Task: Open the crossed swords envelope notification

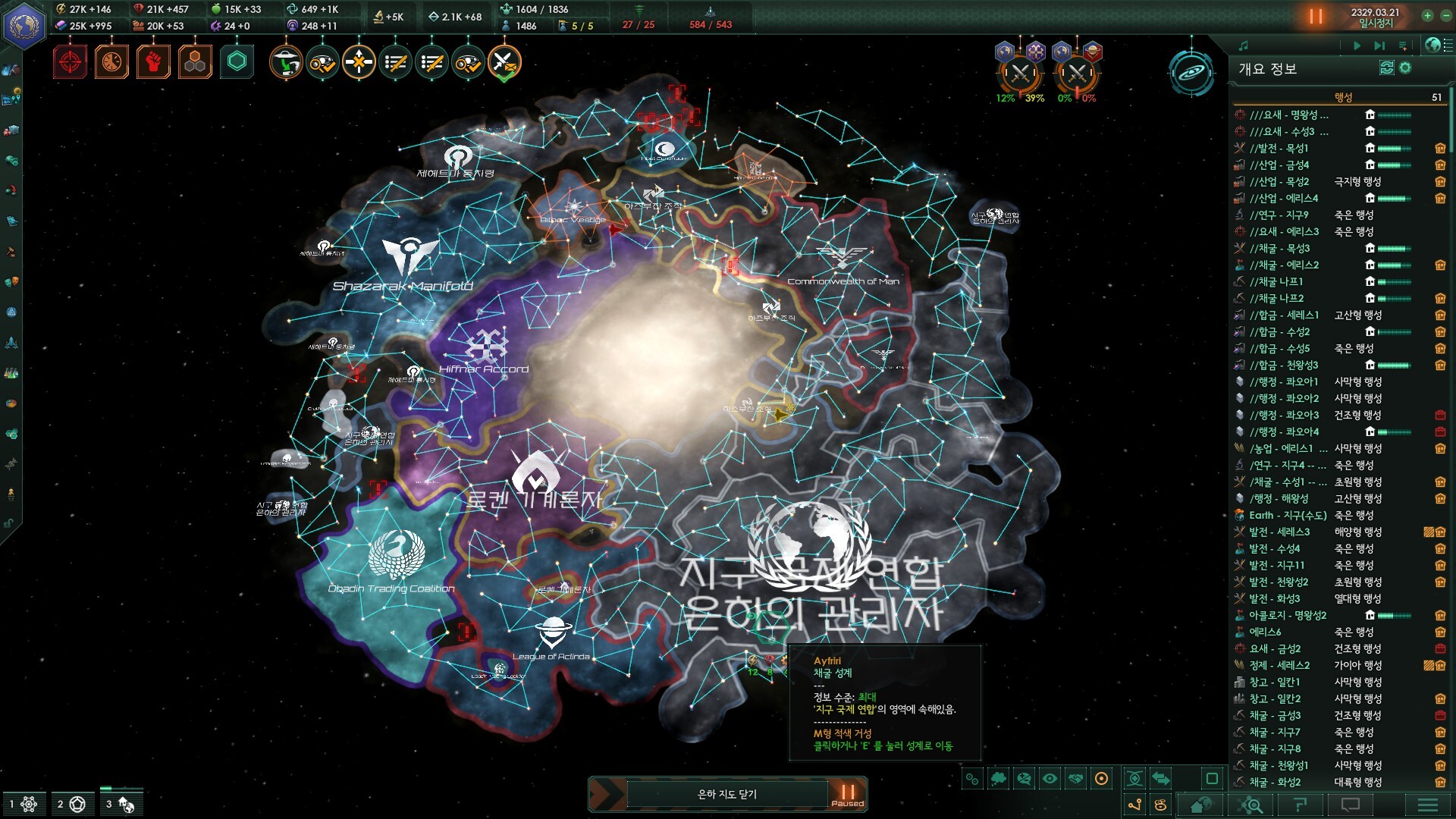Action: (504, 62)
